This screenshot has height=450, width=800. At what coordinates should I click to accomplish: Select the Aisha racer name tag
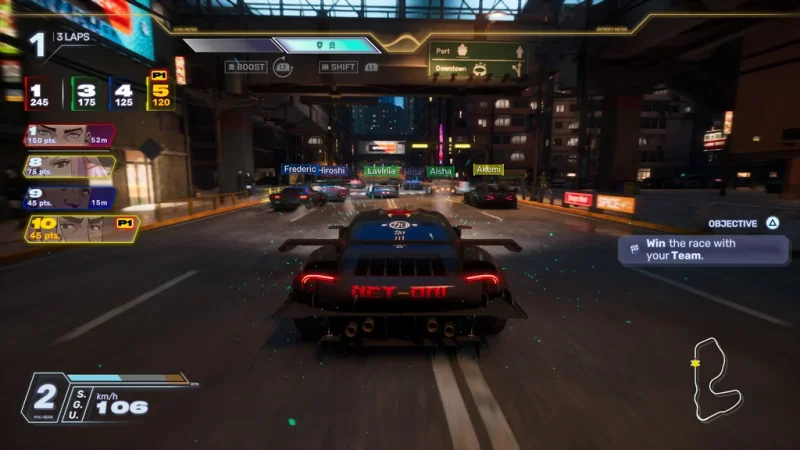tap(441, 171)
